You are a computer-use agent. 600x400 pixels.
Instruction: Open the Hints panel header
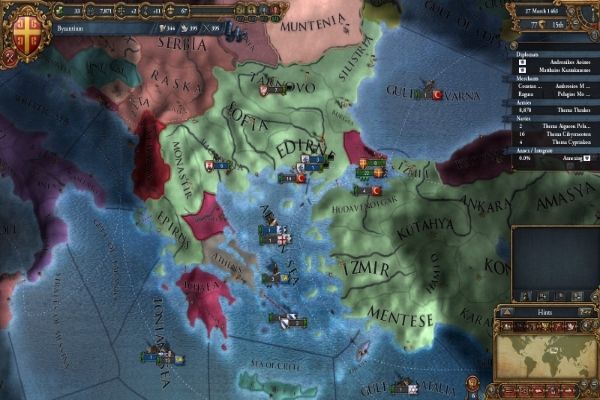click(545, 312)
